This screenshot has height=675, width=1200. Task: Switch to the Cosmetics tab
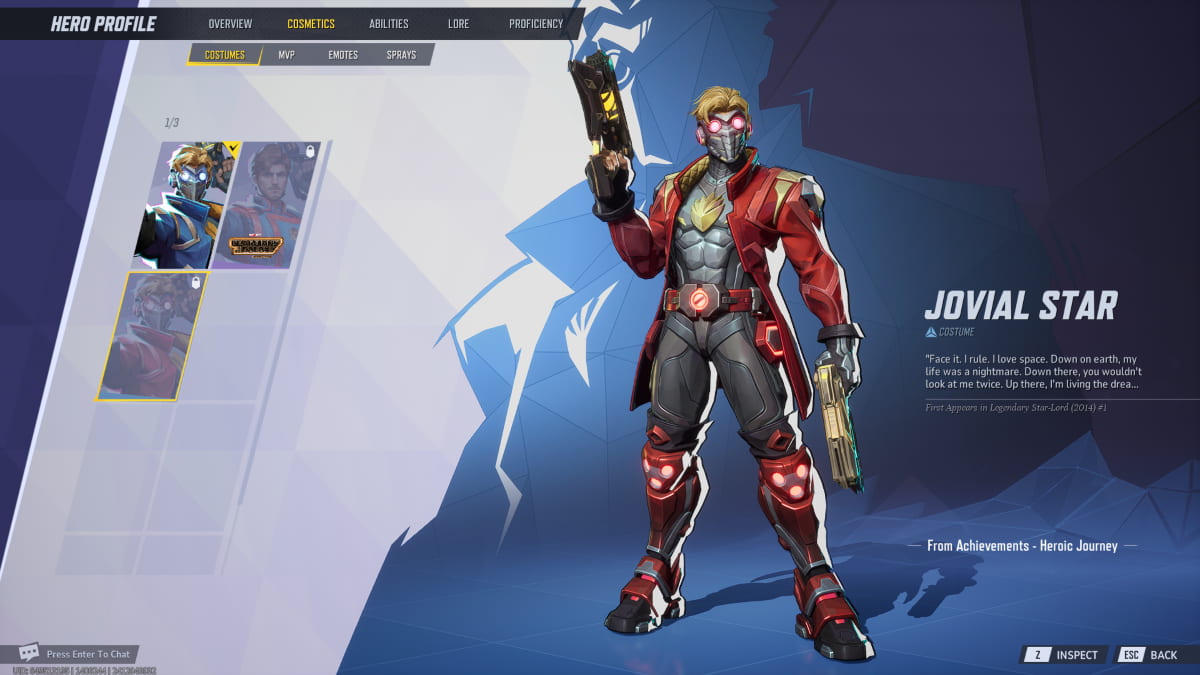point(311,24)
